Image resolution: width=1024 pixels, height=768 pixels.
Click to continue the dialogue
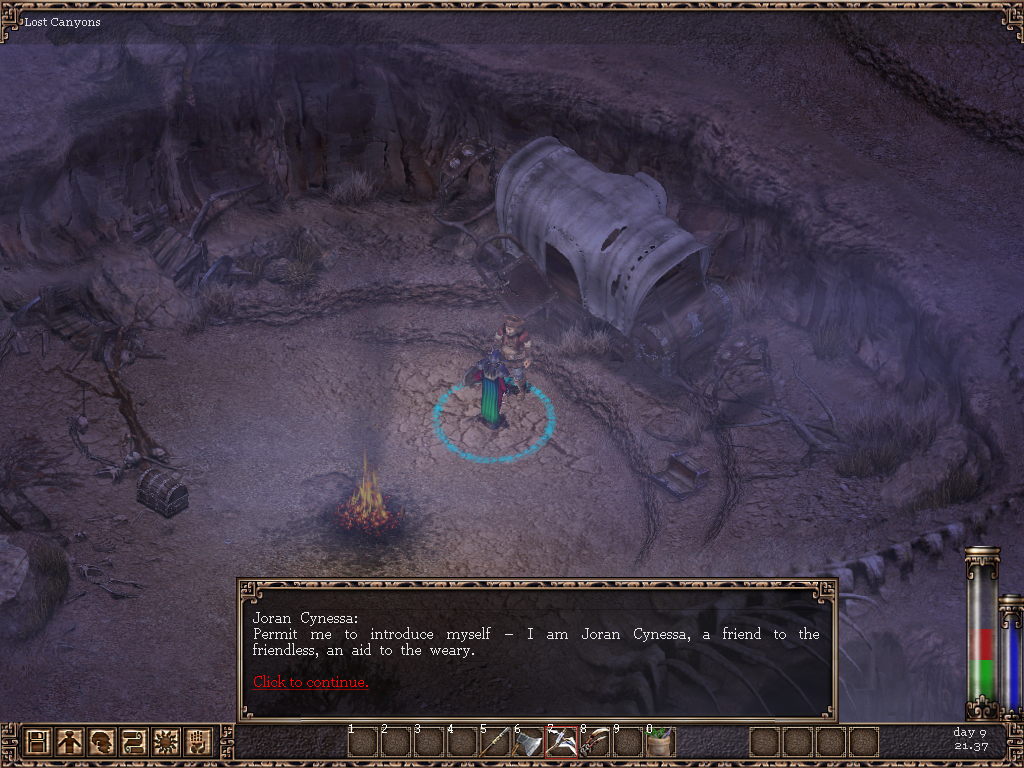click(310, 682)
